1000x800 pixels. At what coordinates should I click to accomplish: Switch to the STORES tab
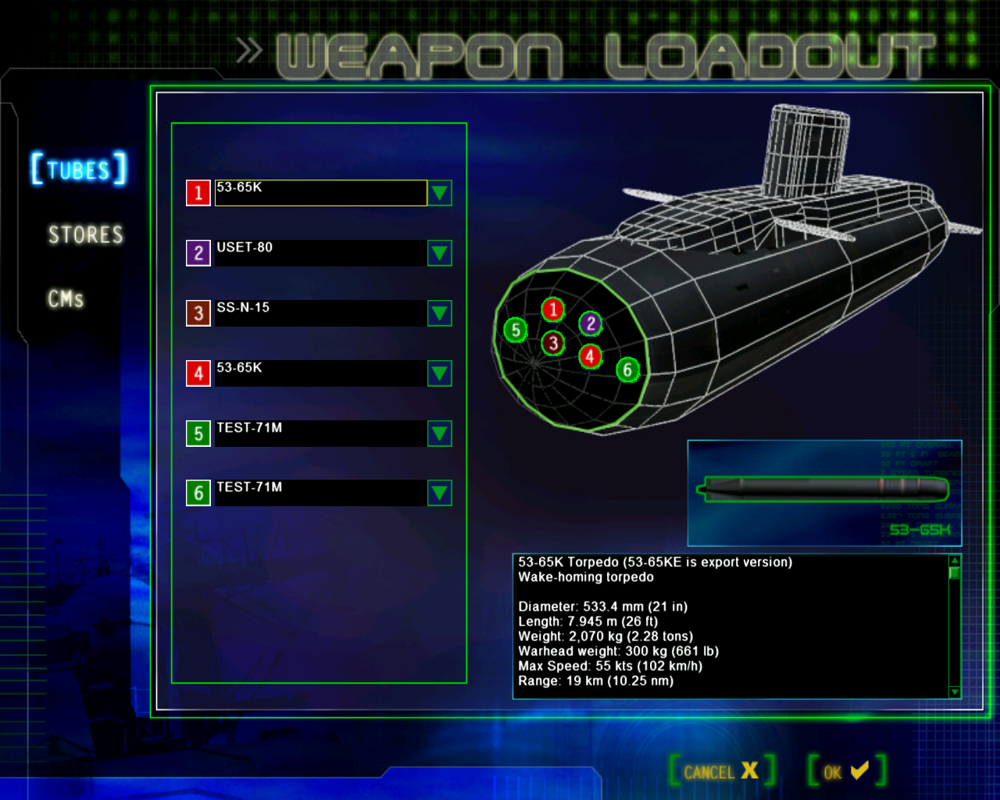pos(86,235)
